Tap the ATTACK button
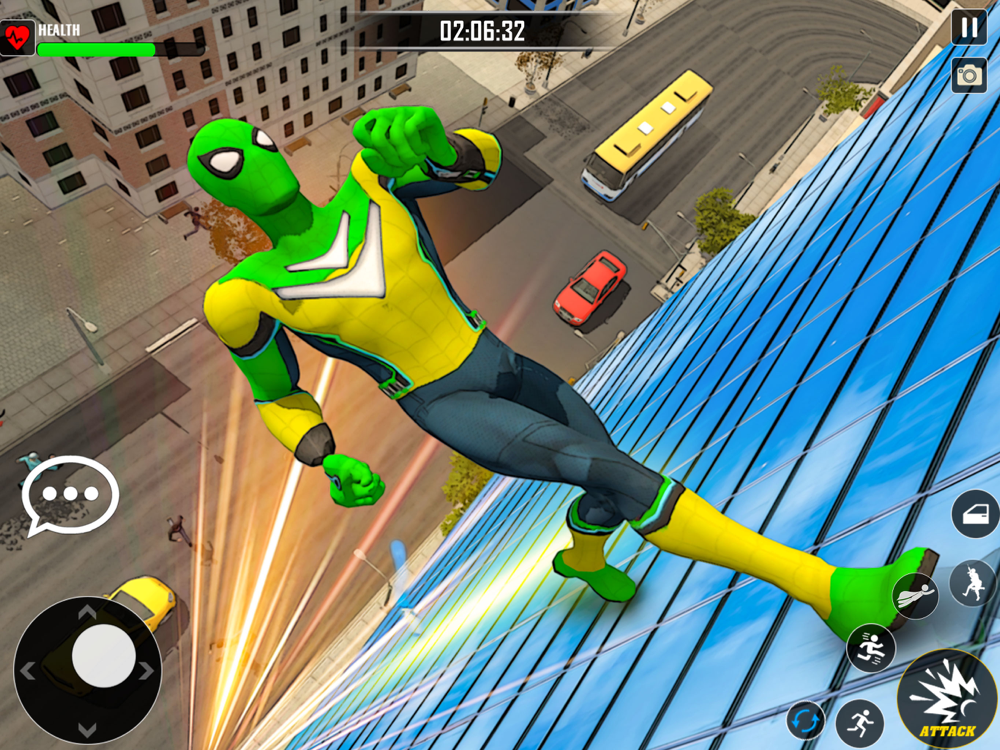 pyautogui.click(x=946, y=697)
